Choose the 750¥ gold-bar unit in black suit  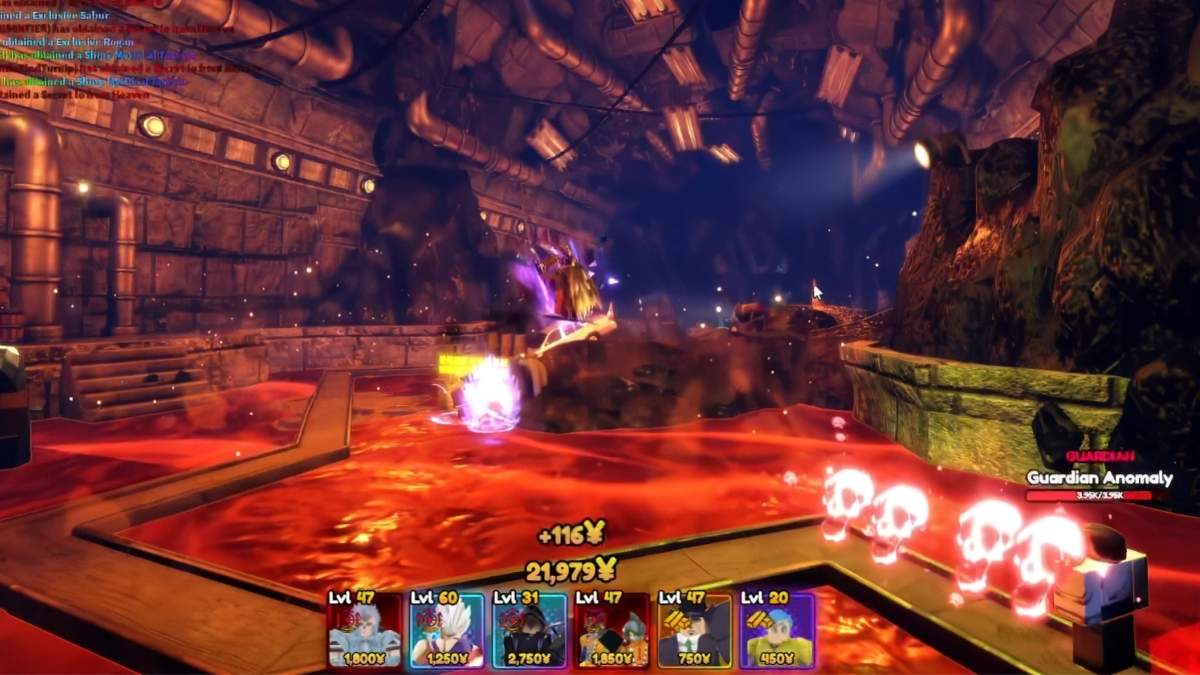pyautogui.click(x=695, y=630)
